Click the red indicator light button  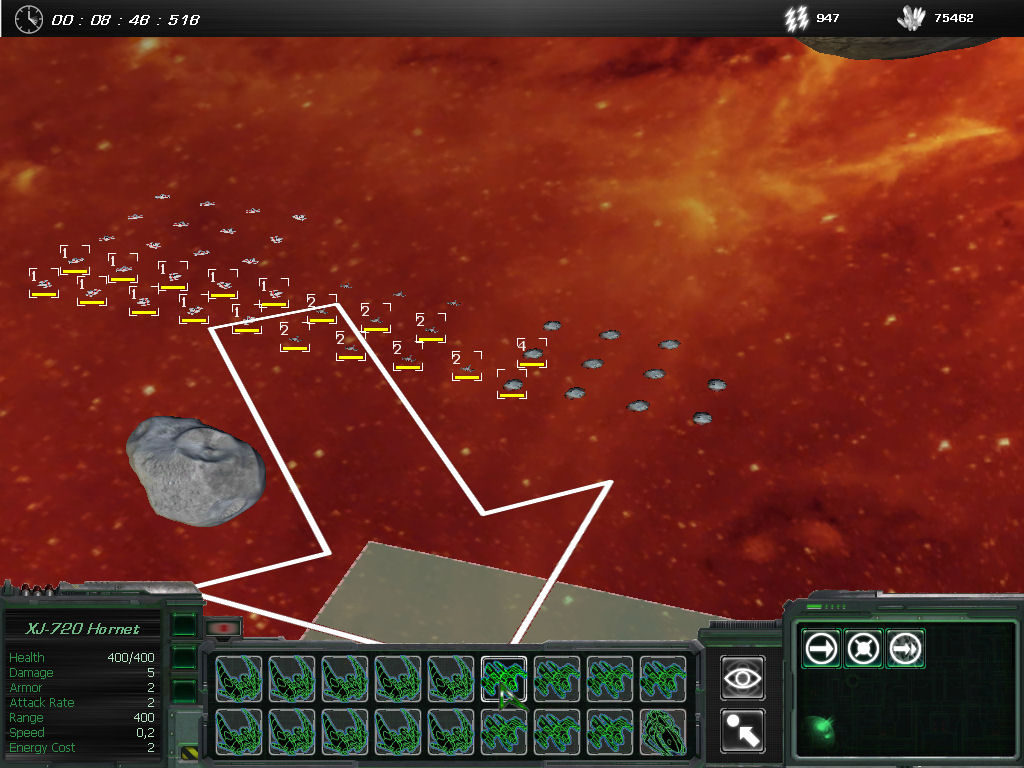223,629
